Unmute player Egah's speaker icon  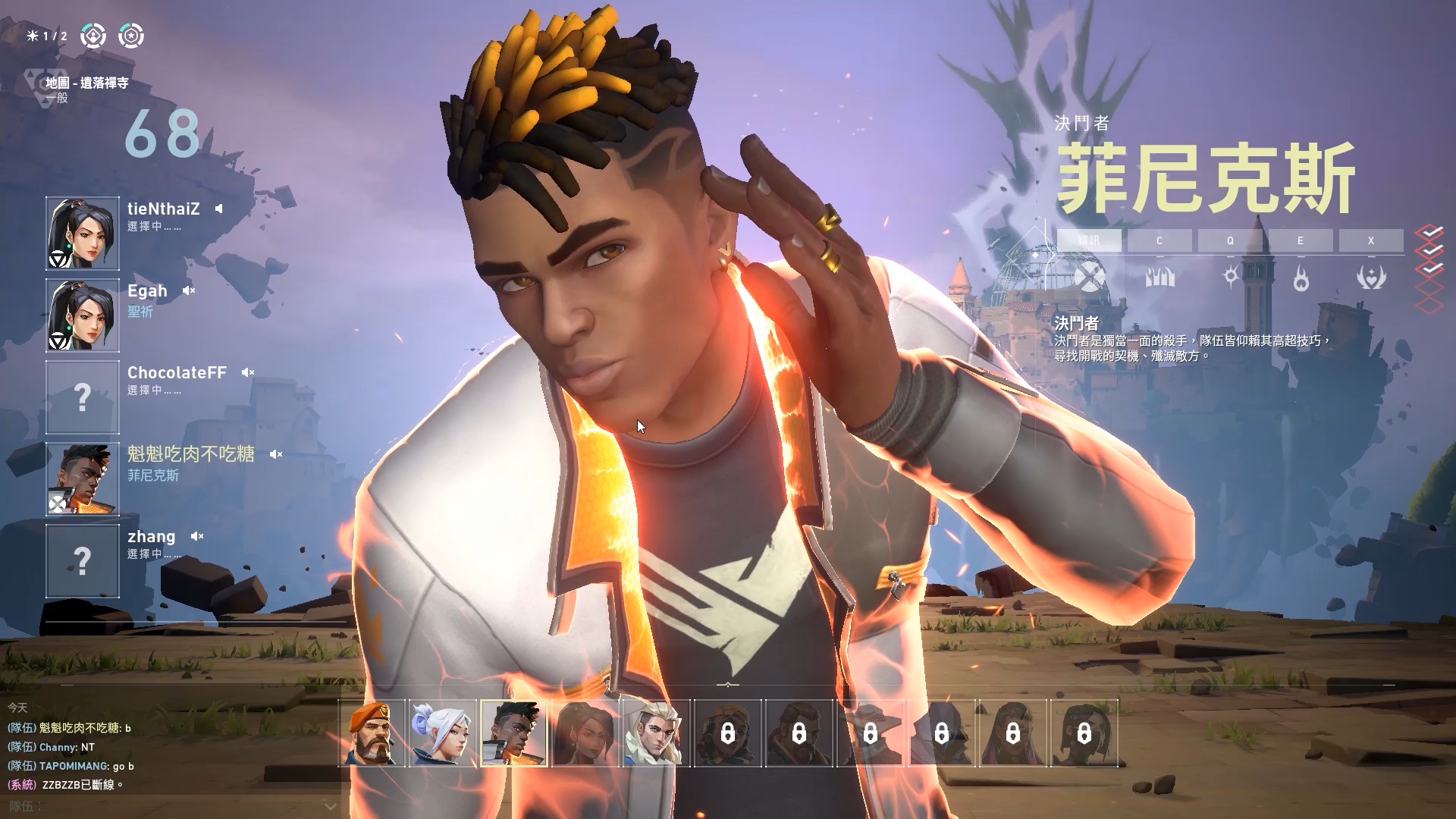click(189, 290)
